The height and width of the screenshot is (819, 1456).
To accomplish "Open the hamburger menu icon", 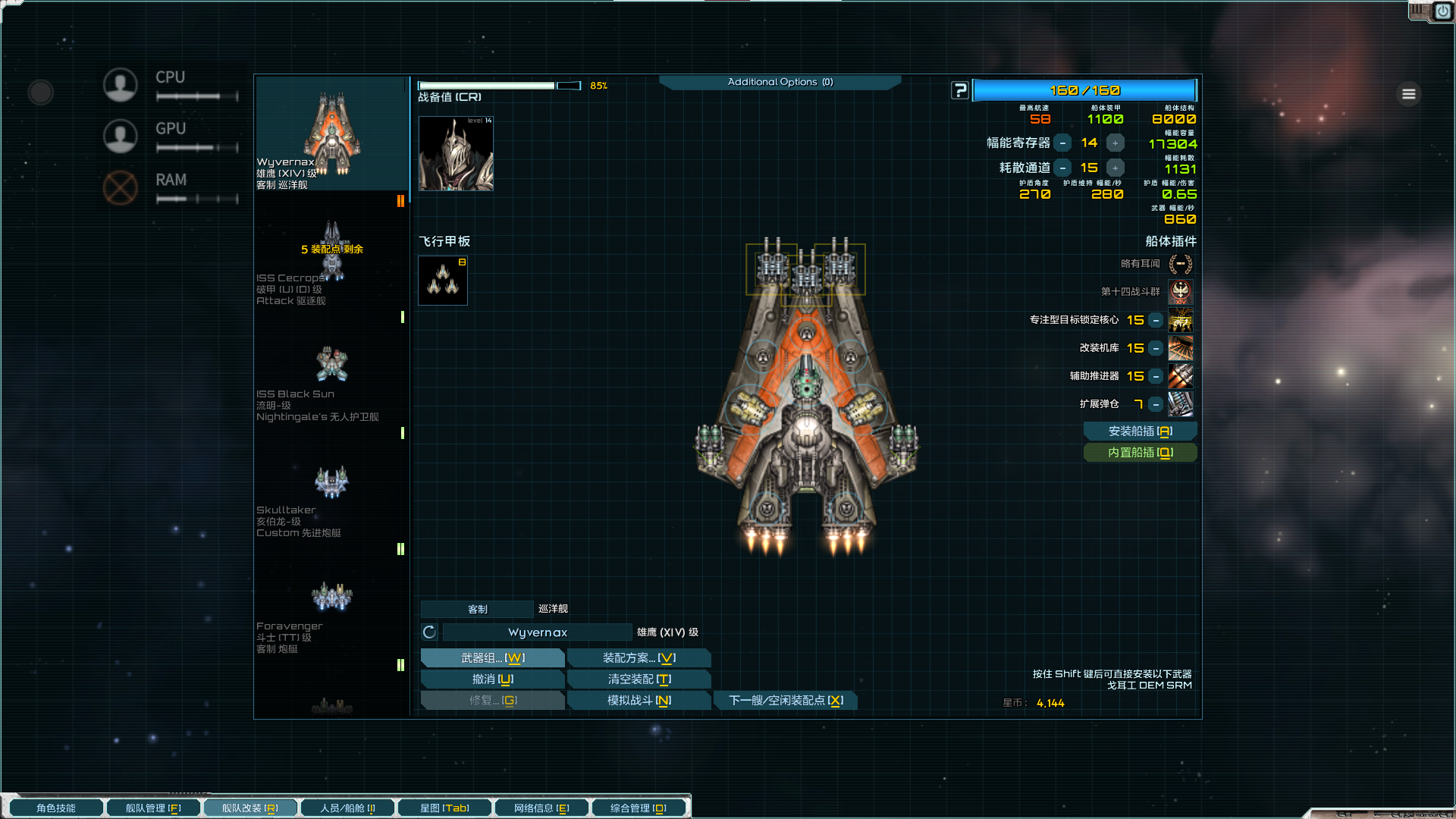I will 1409,94.
